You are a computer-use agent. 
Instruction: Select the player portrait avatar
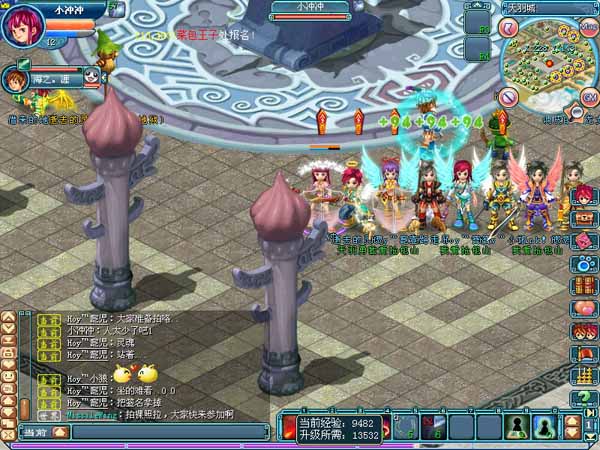tap(23, 24)
